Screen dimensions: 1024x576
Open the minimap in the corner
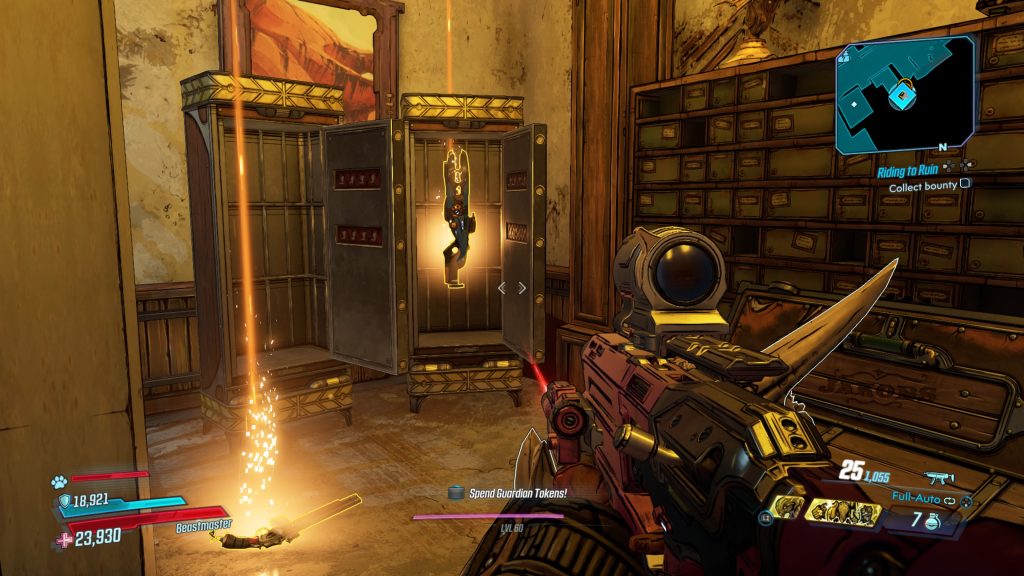pos(905,94)
